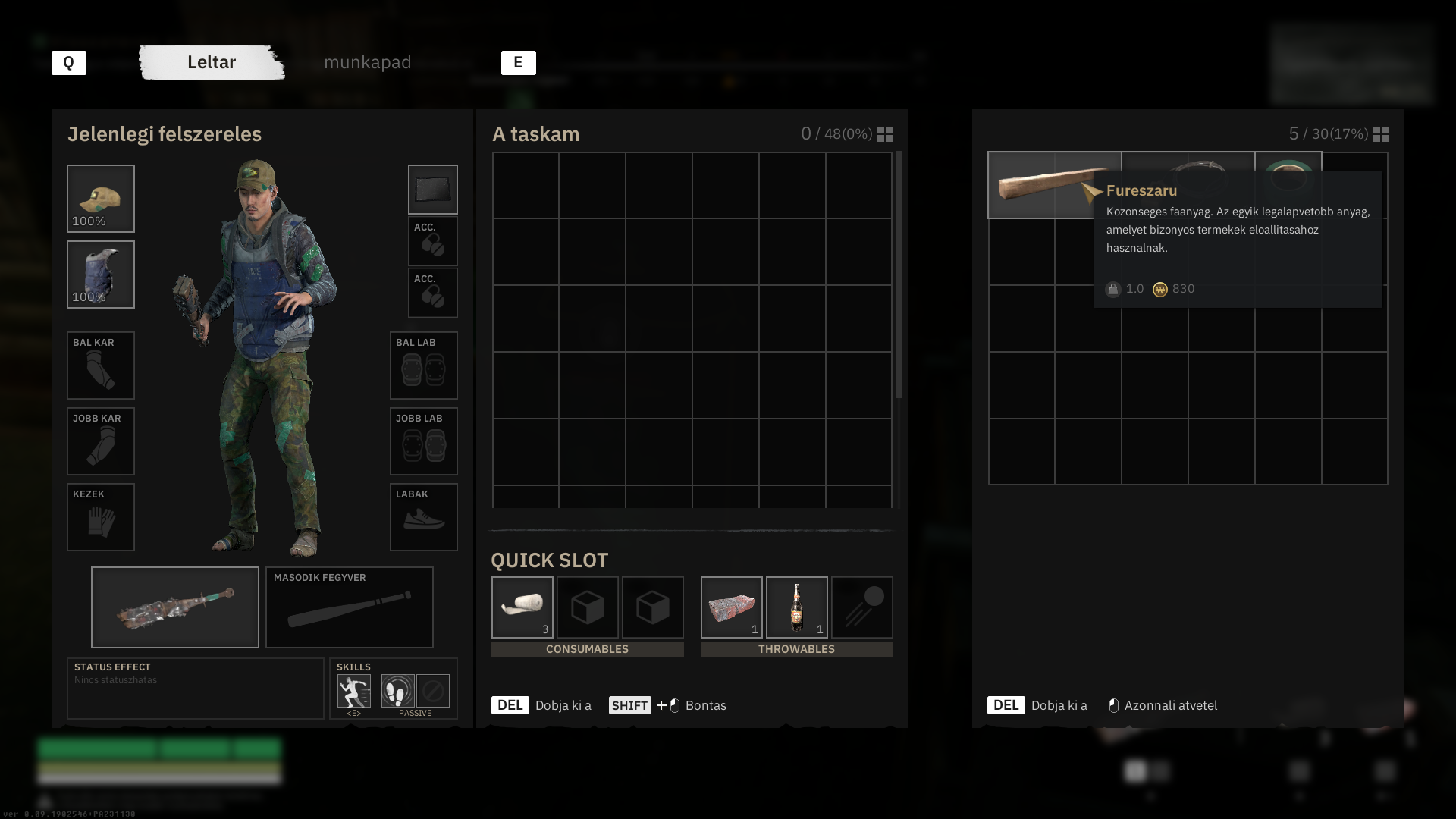Image resolution: width=1456 pixels, height=819 pixels.
Task: Open the Masodik Fegyver weapon slot
Action: (350, 607)
